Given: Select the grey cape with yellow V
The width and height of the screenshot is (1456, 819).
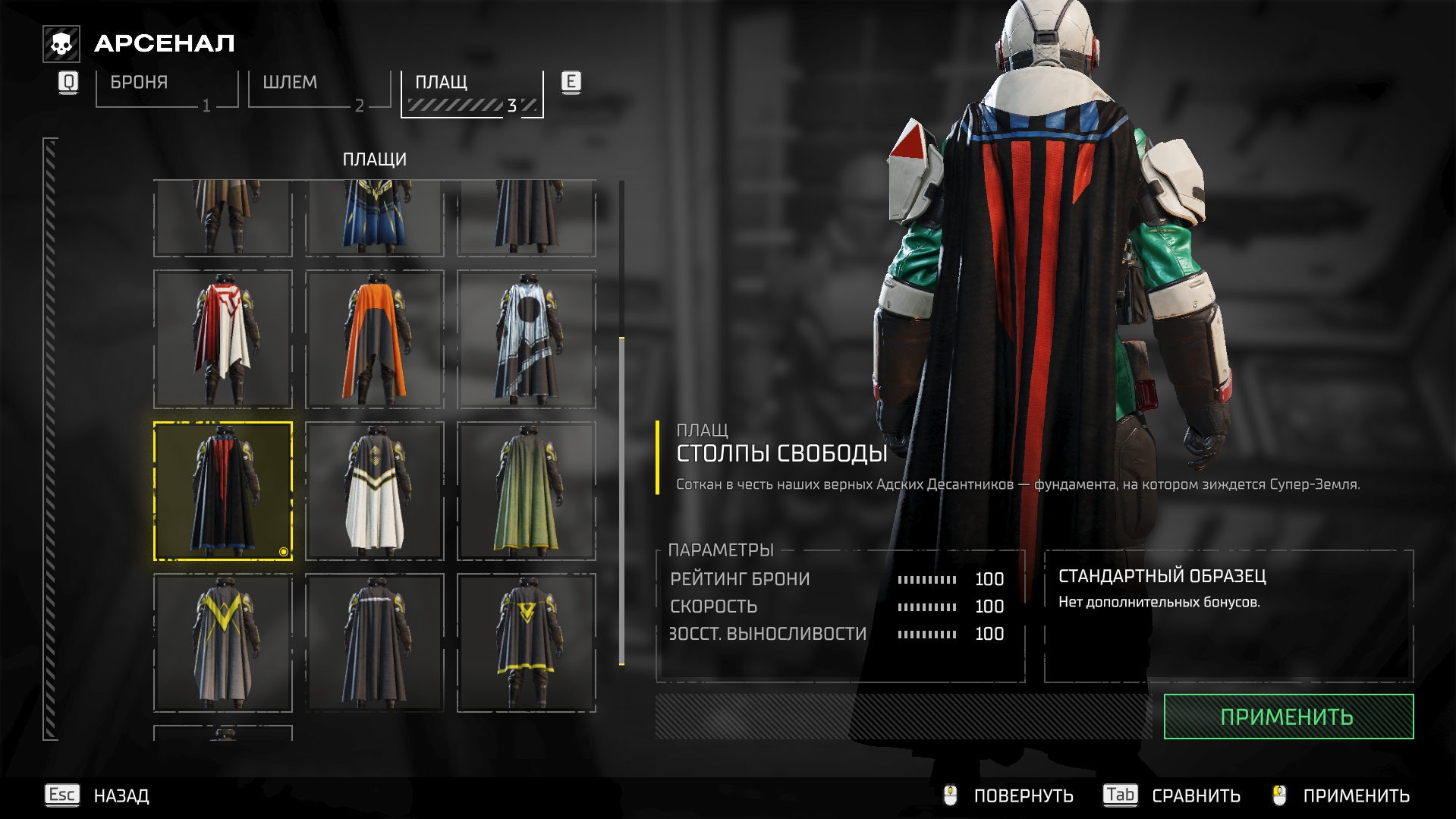Looking at the screenshot, I should (x=223, y=643).
